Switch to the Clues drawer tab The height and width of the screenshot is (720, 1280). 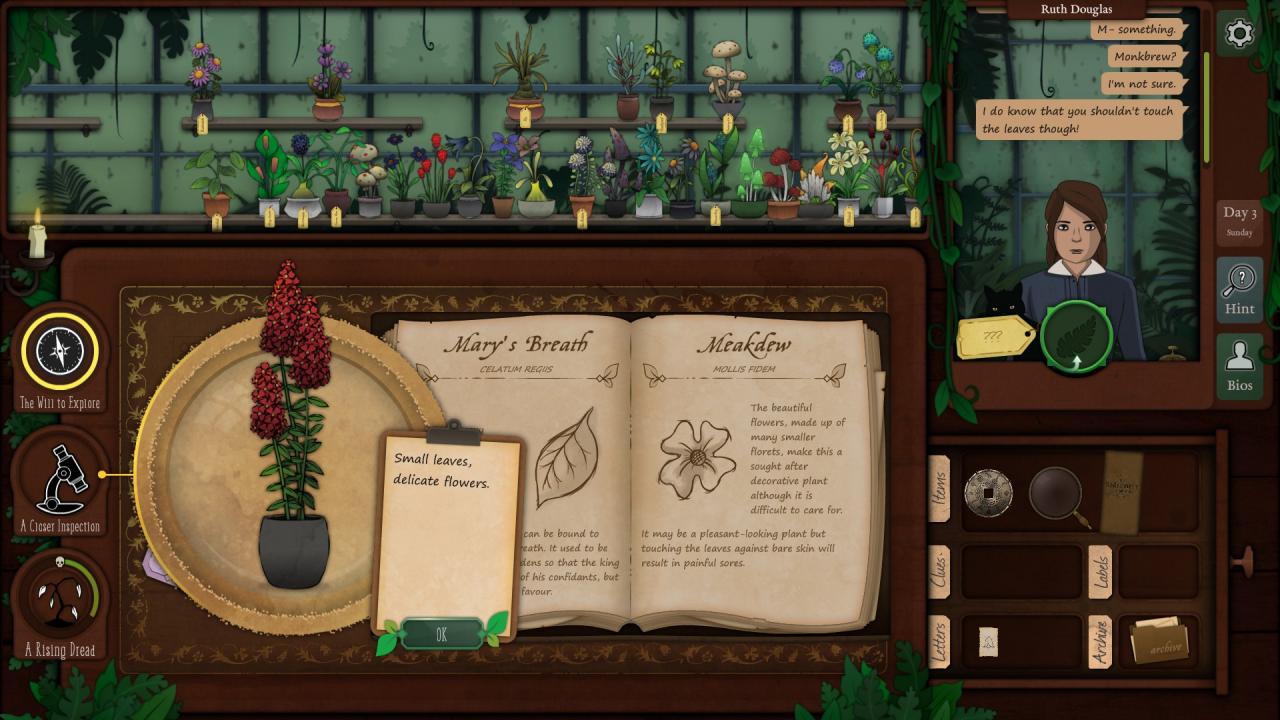coord(939,571)
